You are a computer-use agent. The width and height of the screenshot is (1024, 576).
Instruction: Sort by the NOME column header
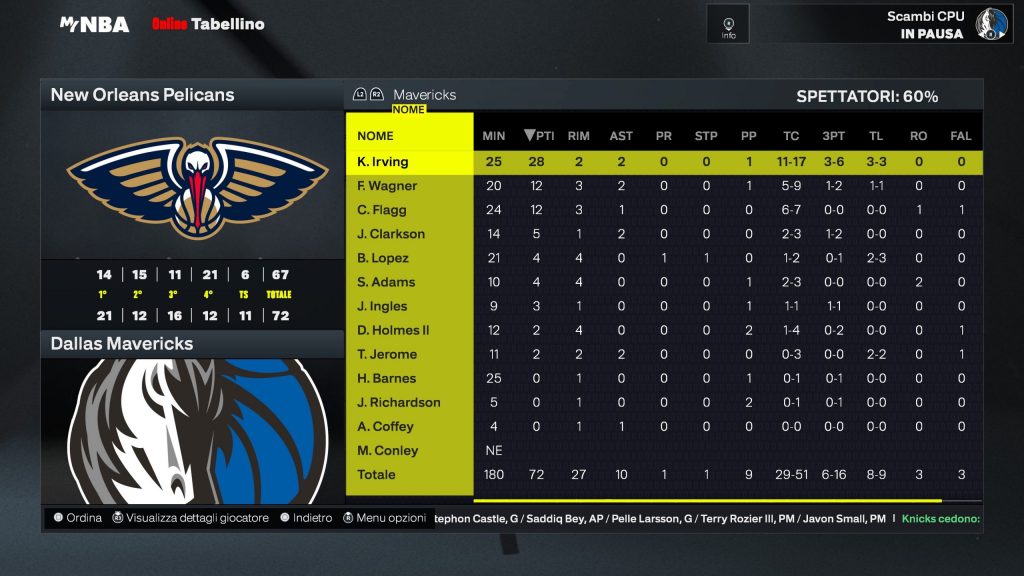click(x=376, y=136)
